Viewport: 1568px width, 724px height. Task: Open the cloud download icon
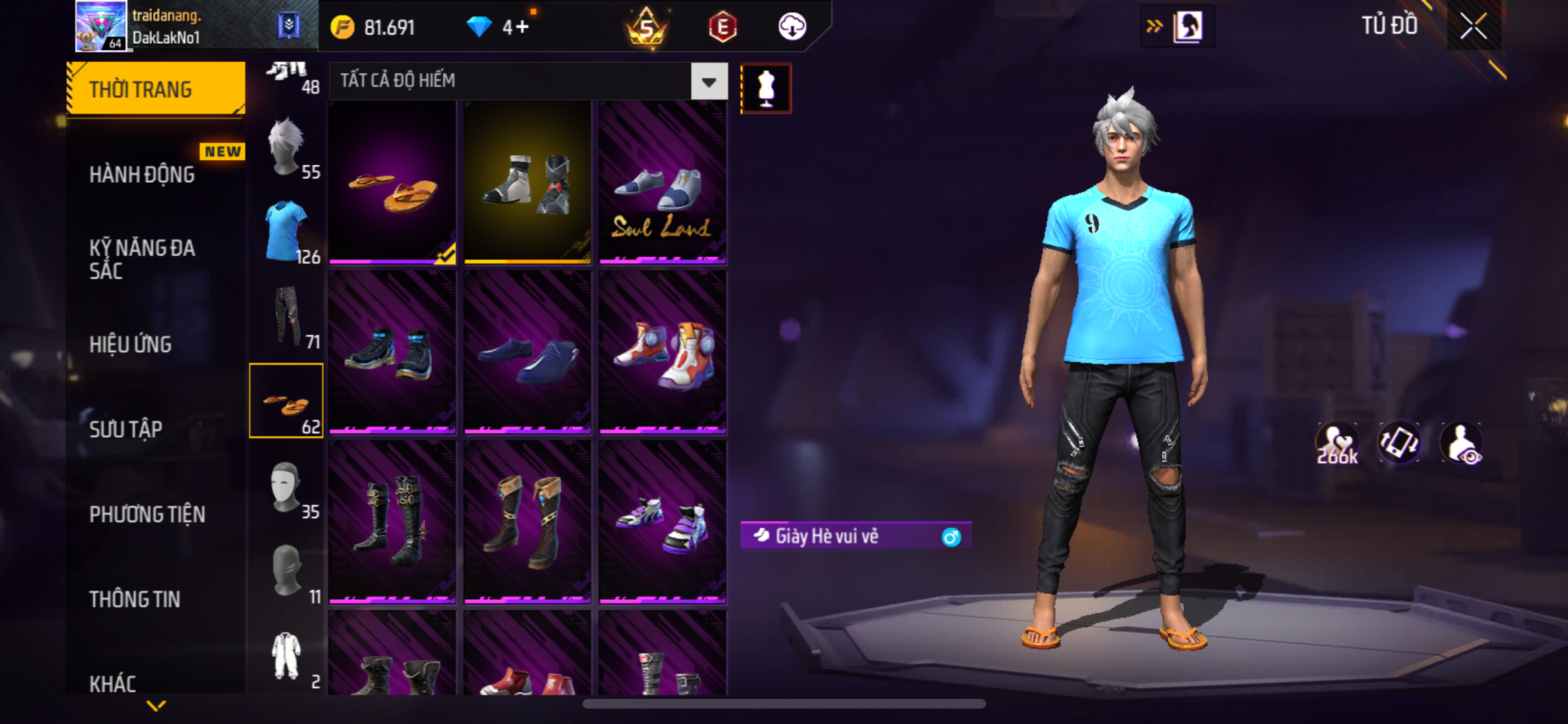pyautogui.click(x=792, y=27)
